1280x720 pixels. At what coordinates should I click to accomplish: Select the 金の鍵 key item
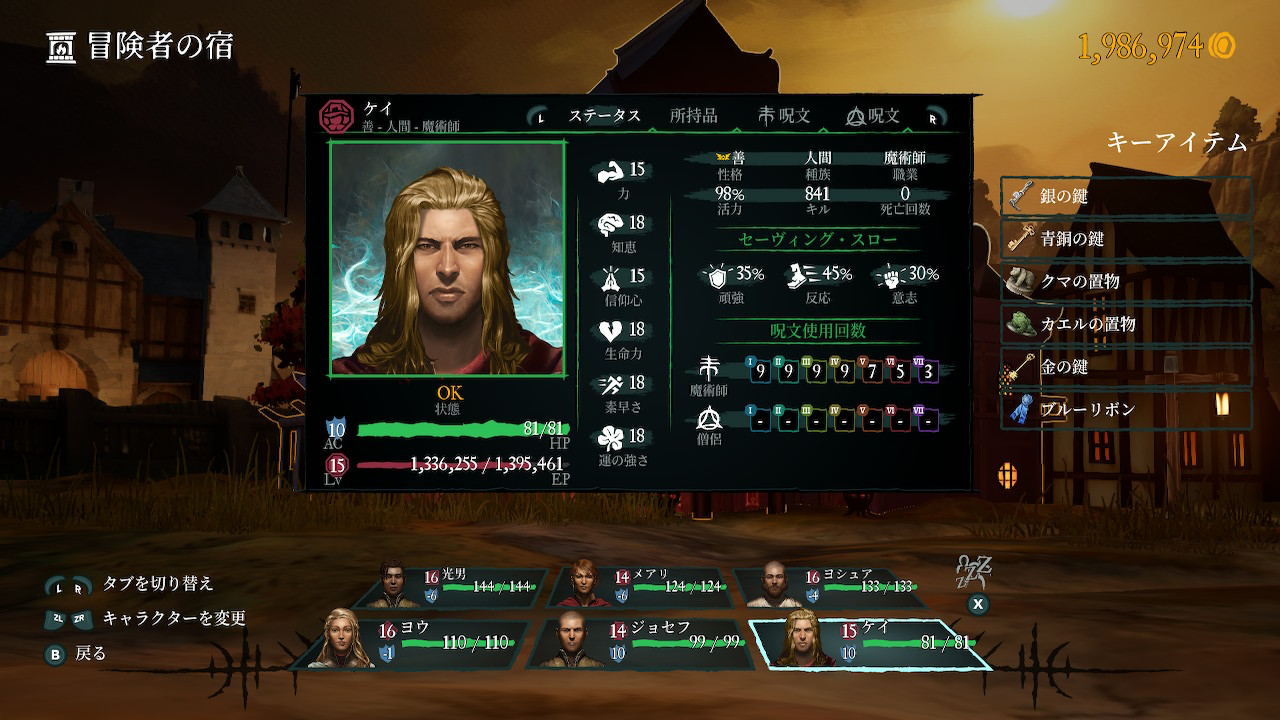click(x=1126, y=367)
